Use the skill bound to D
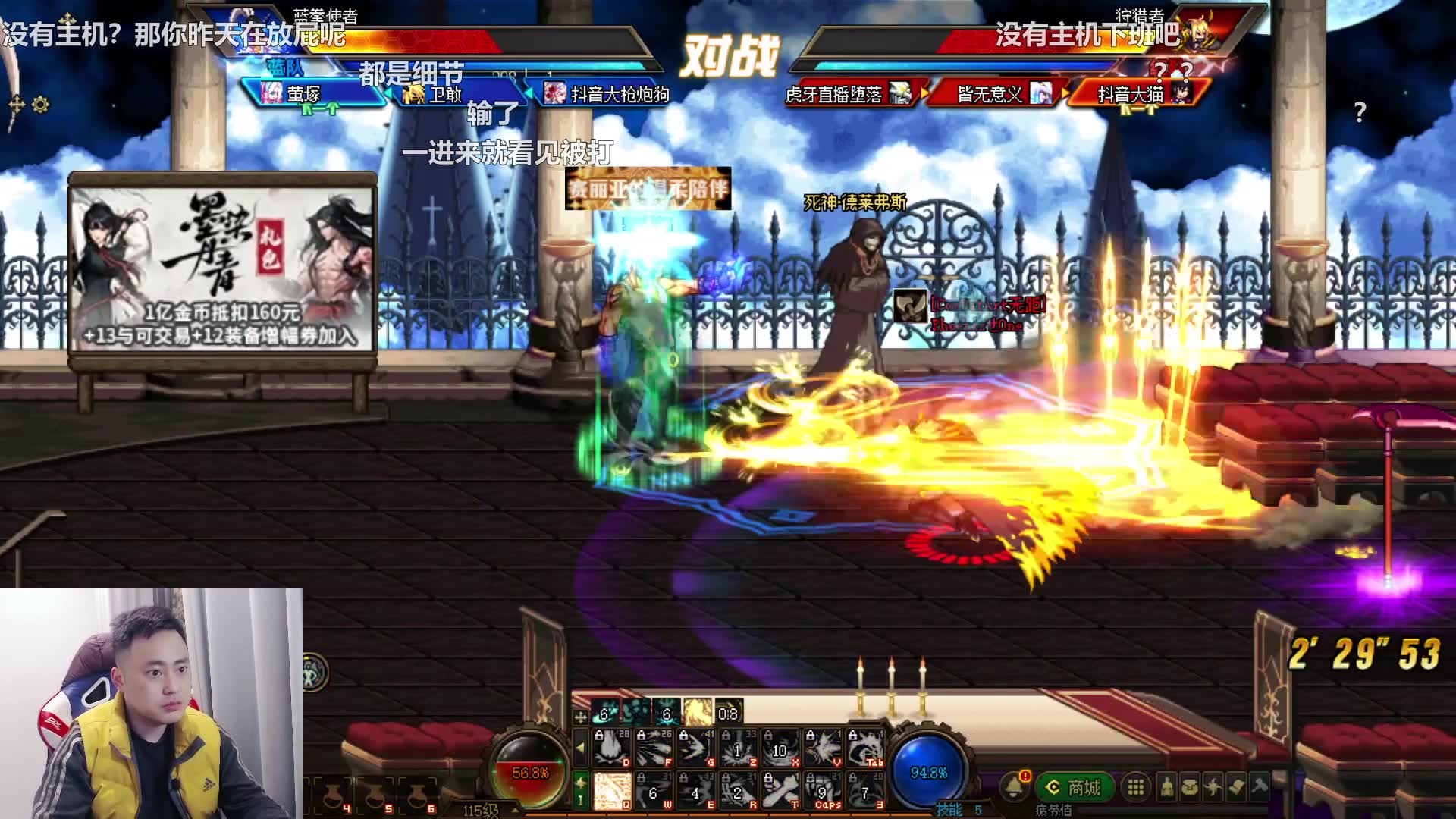Viewport: 1456px width, 819px height. click(x=611, y=748)
